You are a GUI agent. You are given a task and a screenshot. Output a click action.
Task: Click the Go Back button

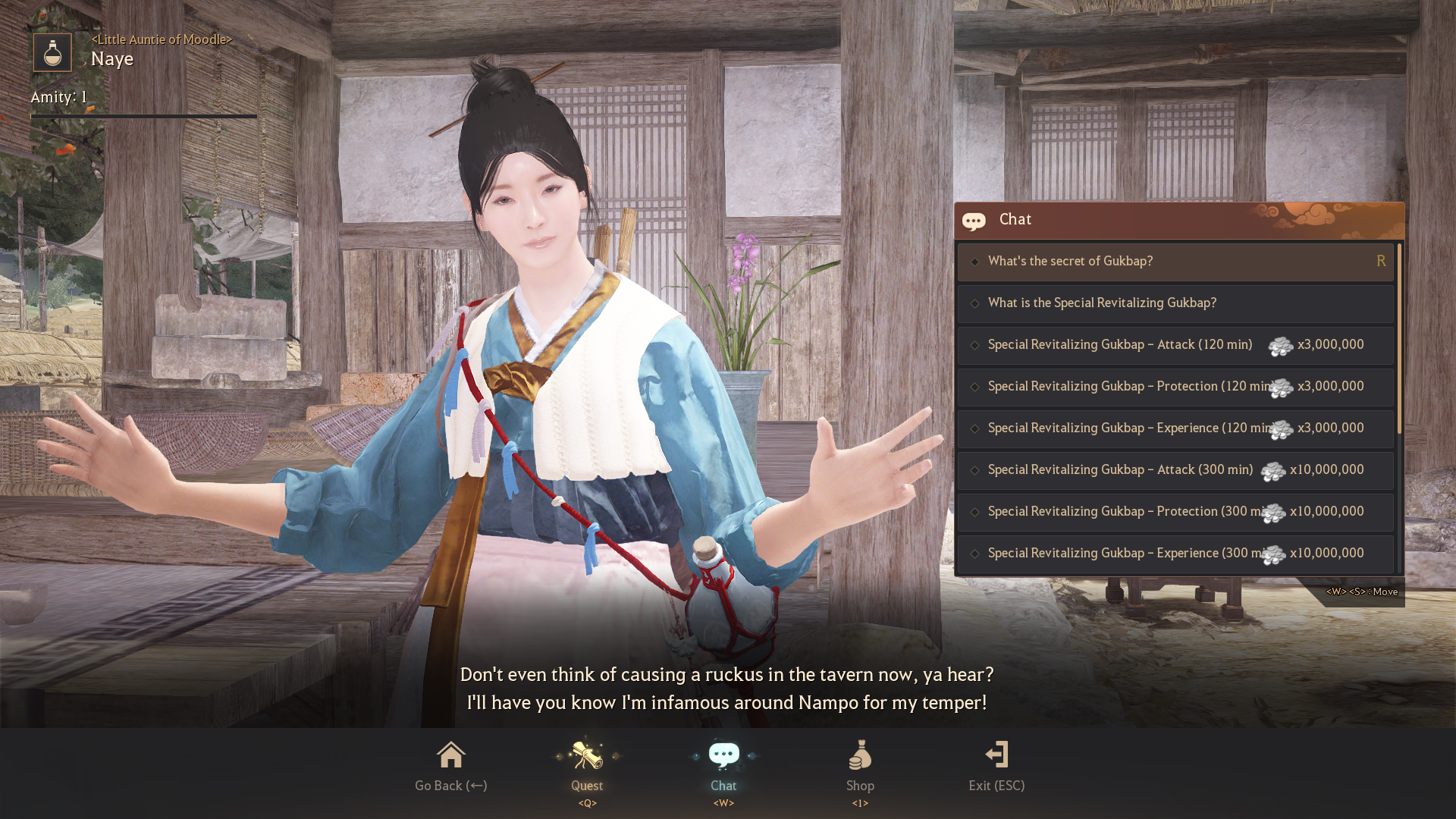pos(451,766)
